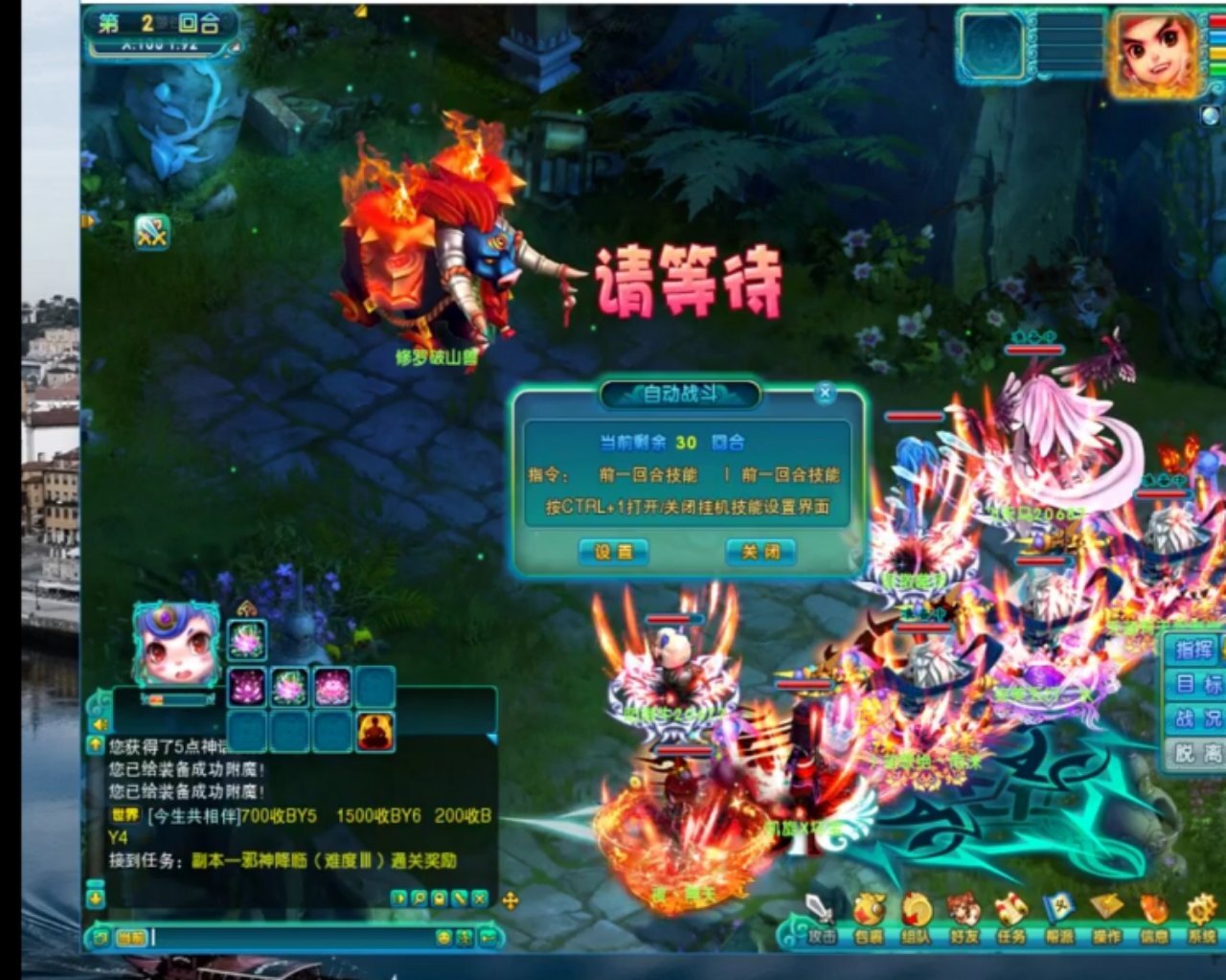Click the 帮派 (guild) icon
This screenshot has width=1226, height=980.
click(1058, 908)
